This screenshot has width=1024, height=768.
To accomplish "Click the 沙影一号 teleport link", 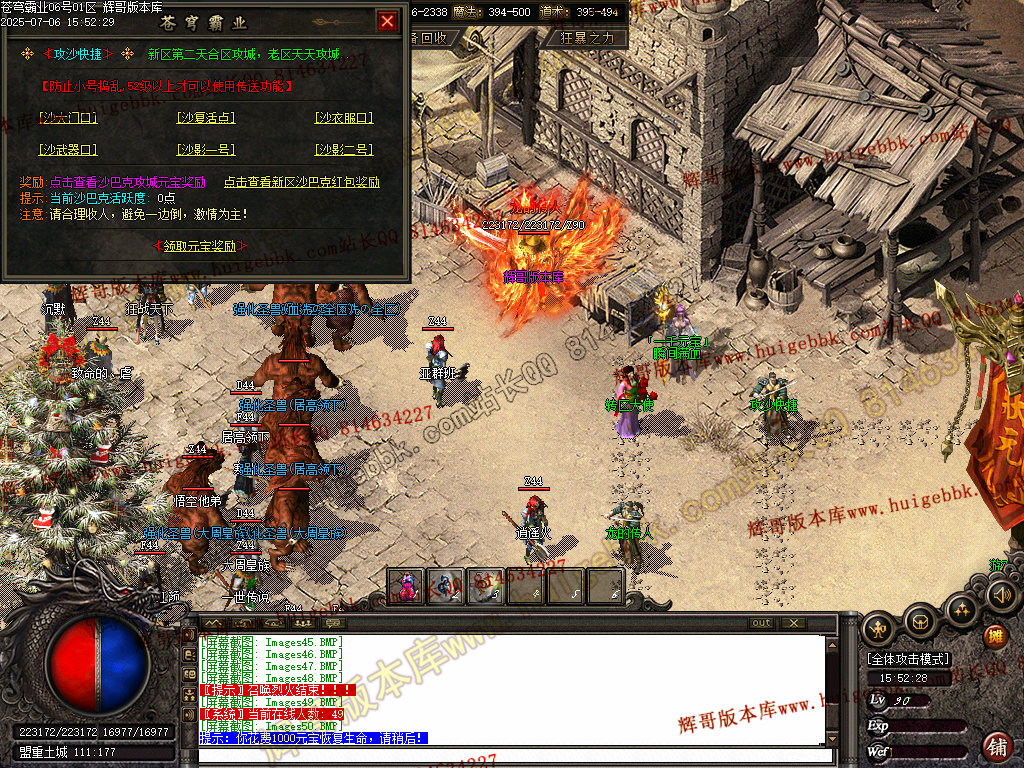I will (x=206, y=150).
